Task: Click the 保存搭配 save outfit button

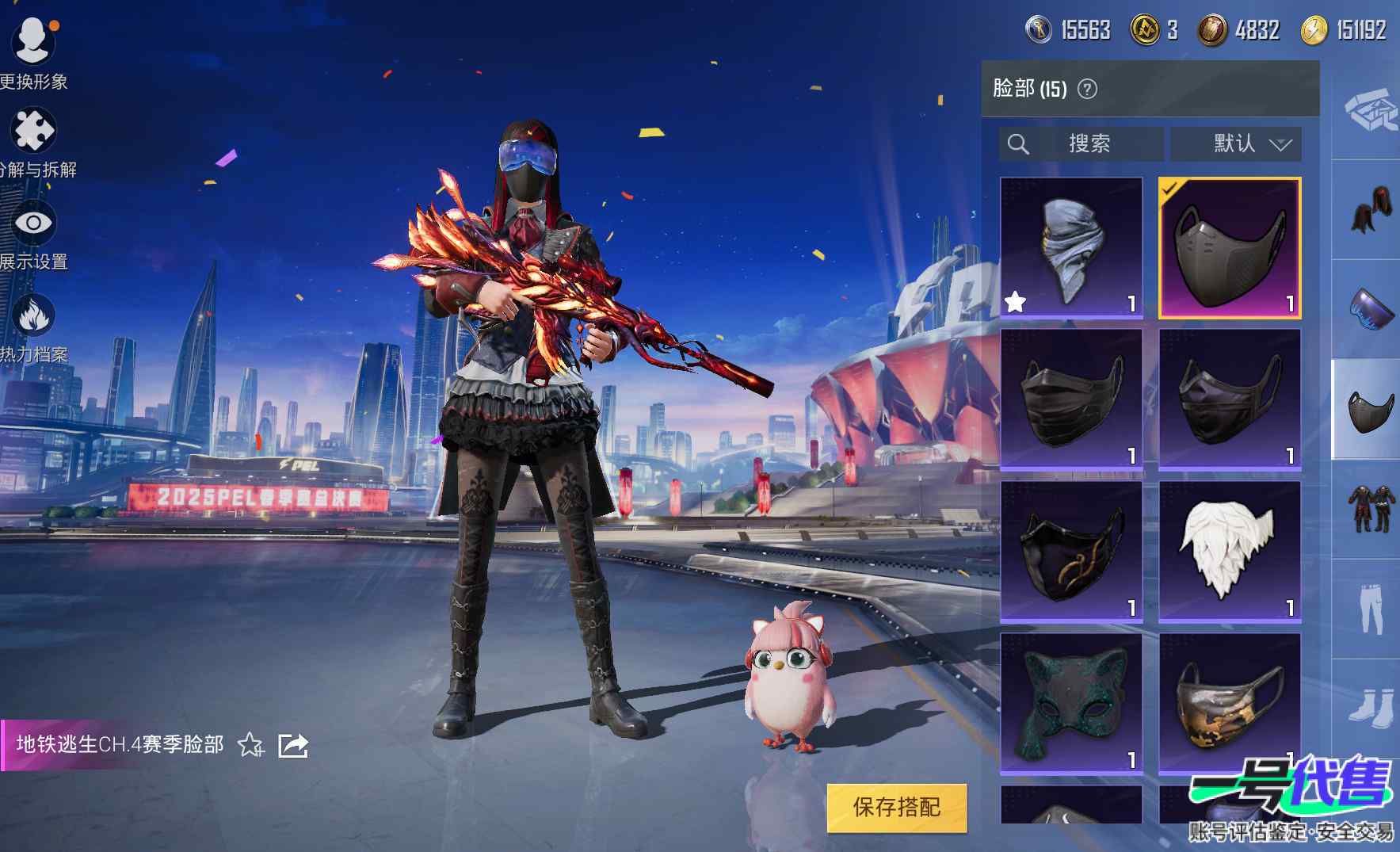Action: pos(896,808)
